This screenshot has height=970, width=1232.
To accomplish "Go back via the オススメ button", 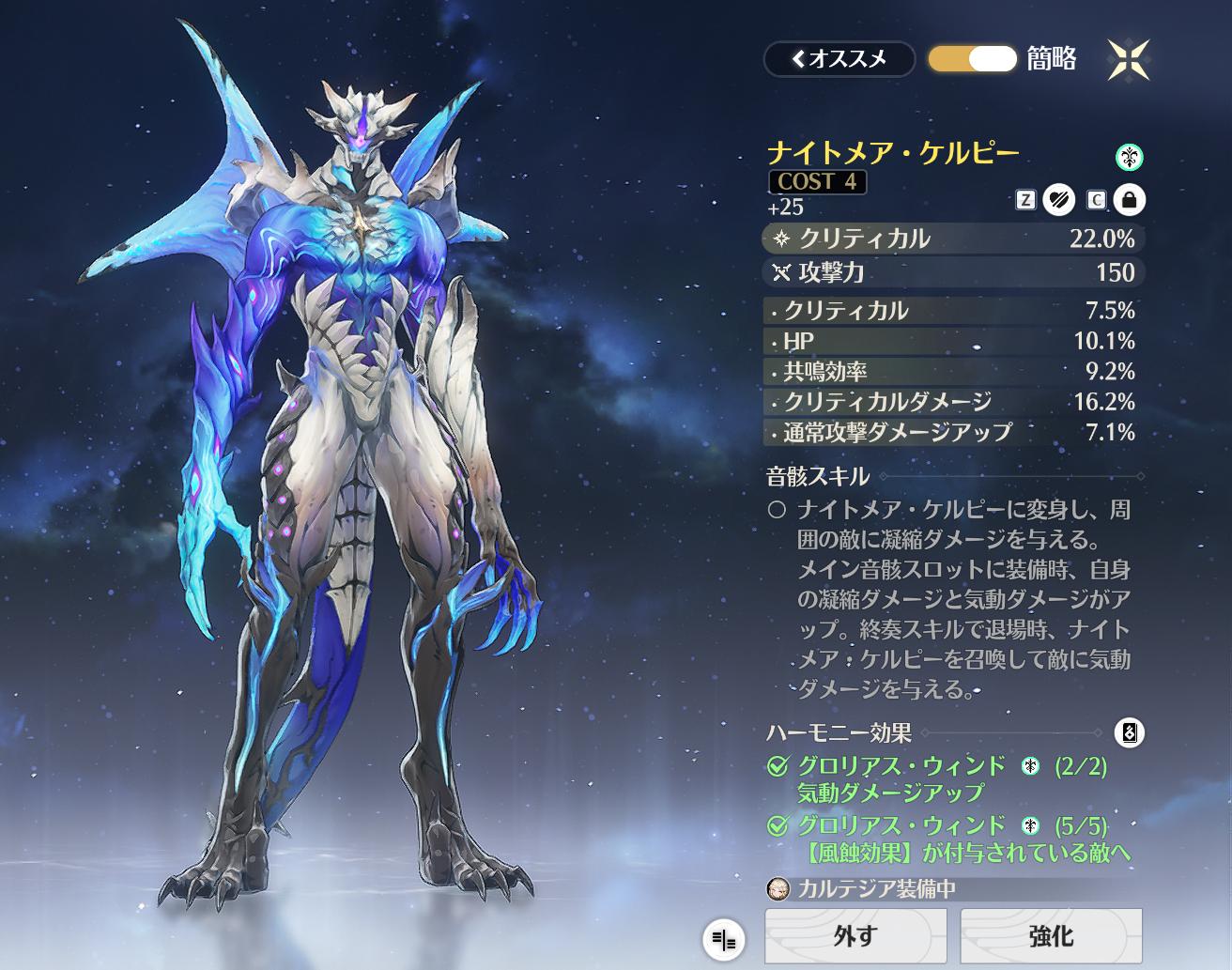I will coord(839,59).
